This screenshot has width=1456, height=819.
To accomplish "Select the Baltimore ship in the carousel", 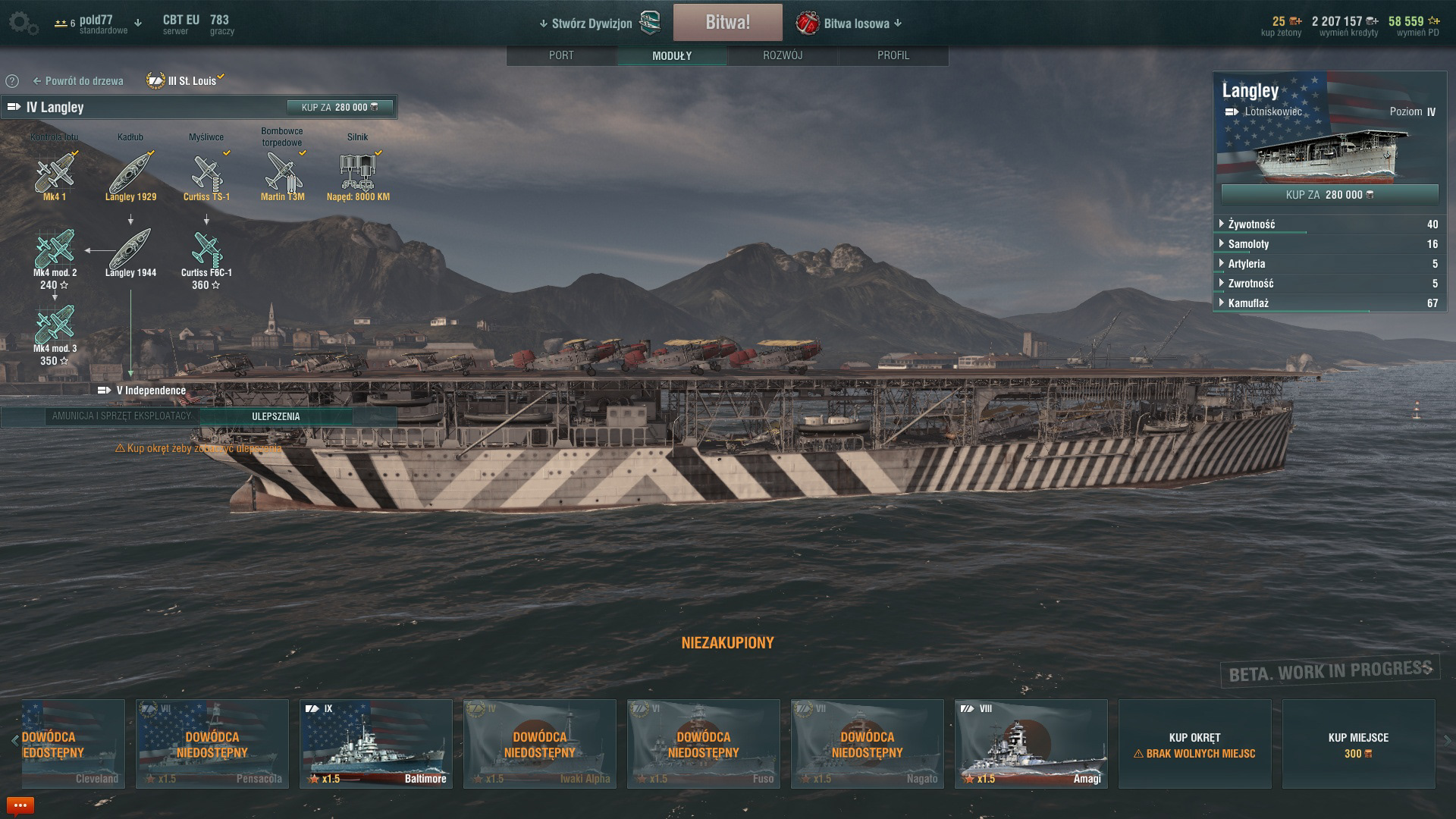I will [376, 744].
